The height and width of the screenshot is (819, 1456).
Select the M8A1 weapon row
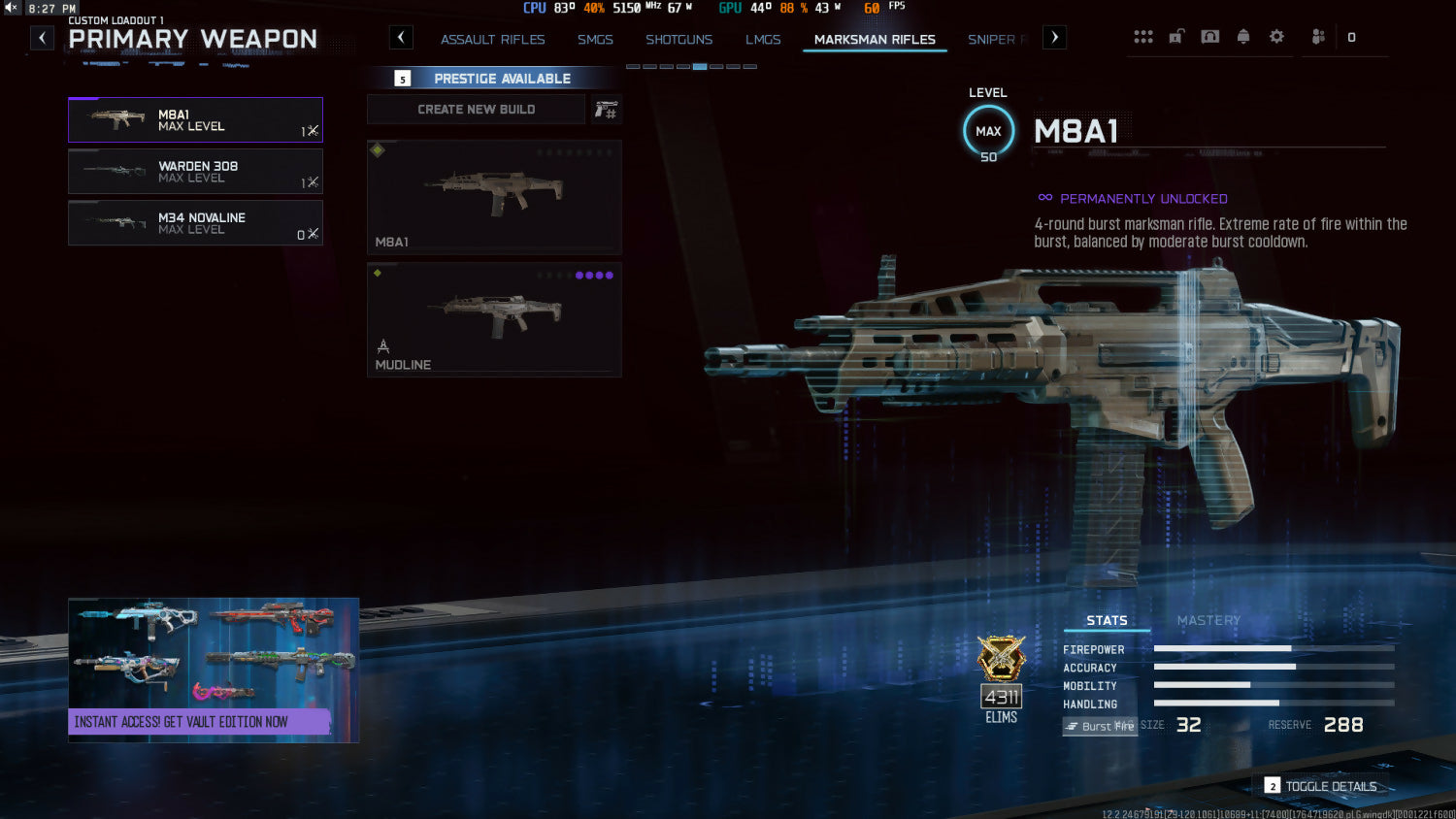[x=195, y=120]
